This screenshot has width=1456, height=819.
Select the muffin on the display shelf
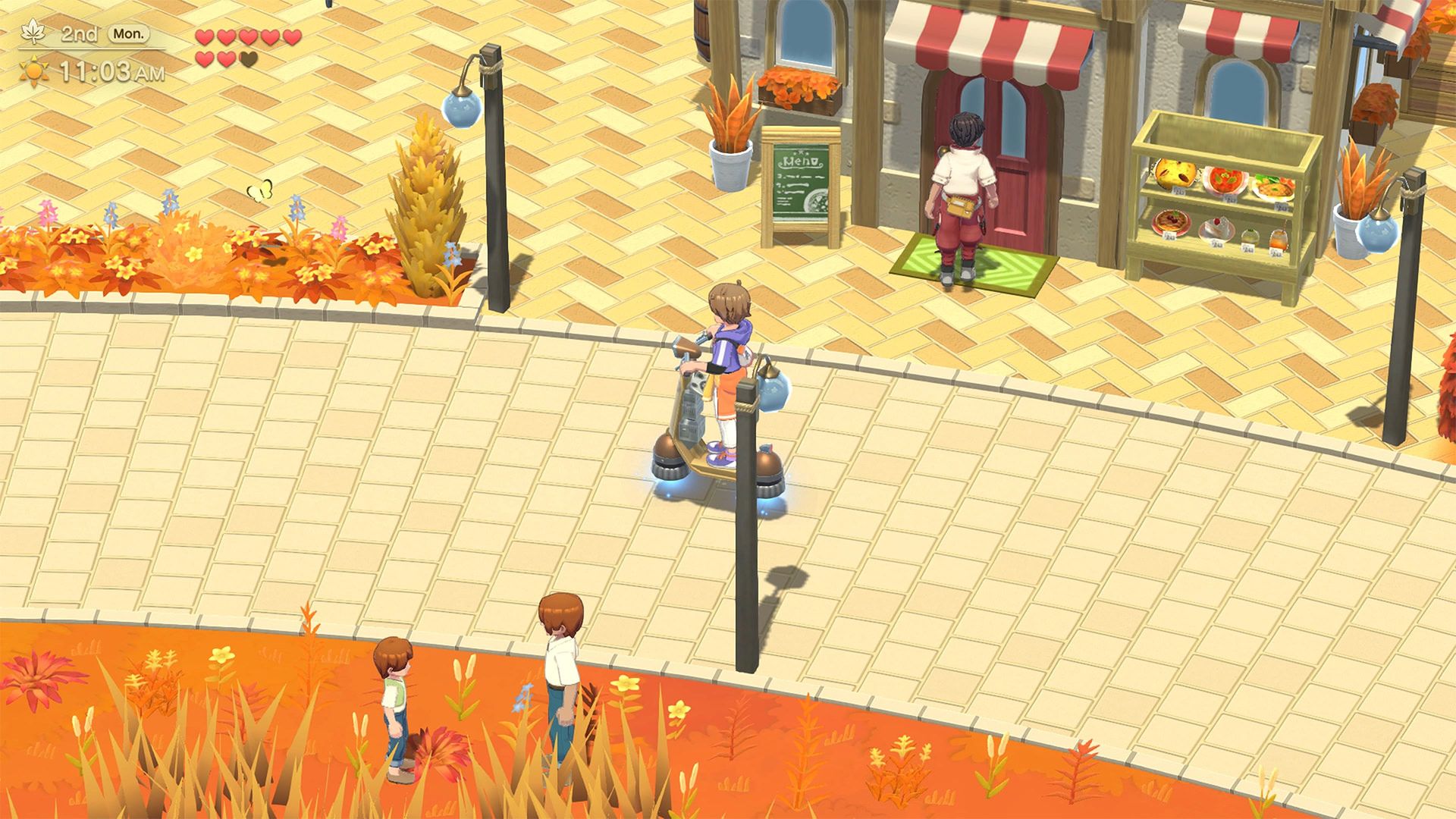click(1174, 173)
